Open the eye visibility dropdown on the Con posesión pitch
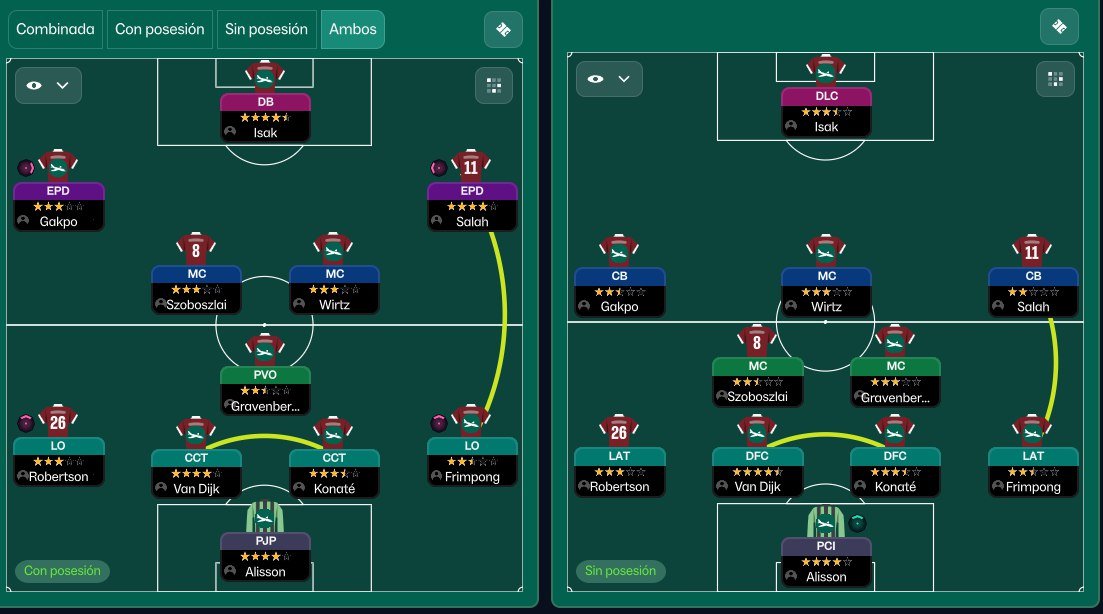Image resolution: width=1103 pixels, height=614 pixels. (48, 86)
